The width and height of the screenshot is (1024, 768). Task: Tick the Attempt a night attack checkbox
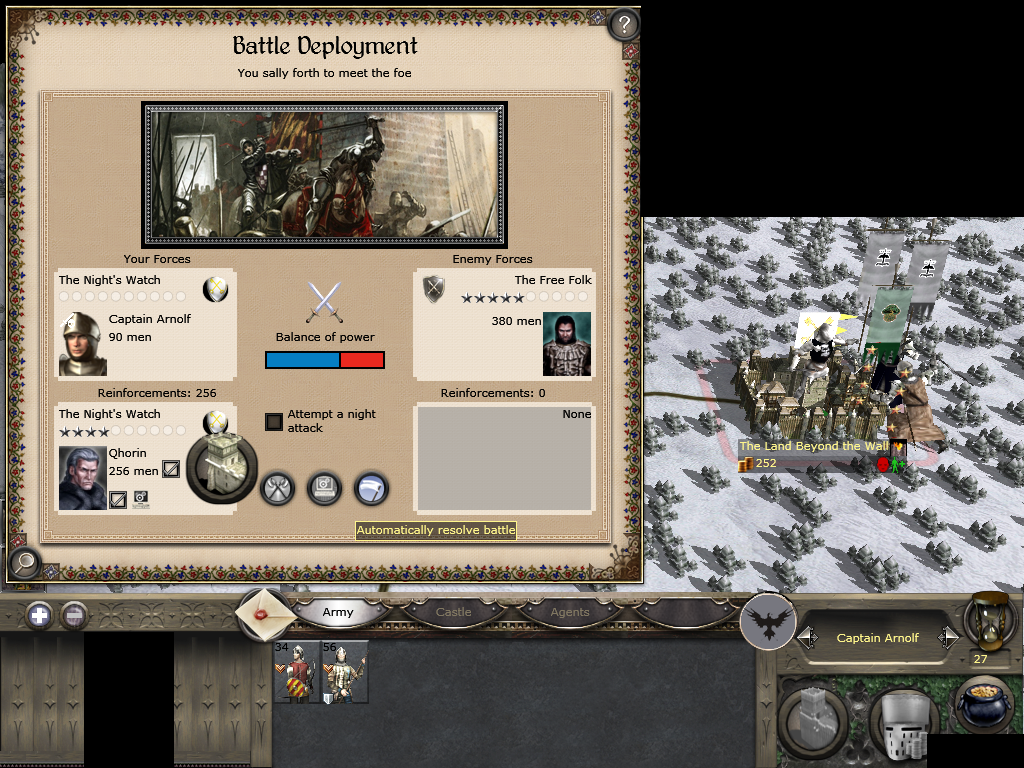tap(274, 421)
